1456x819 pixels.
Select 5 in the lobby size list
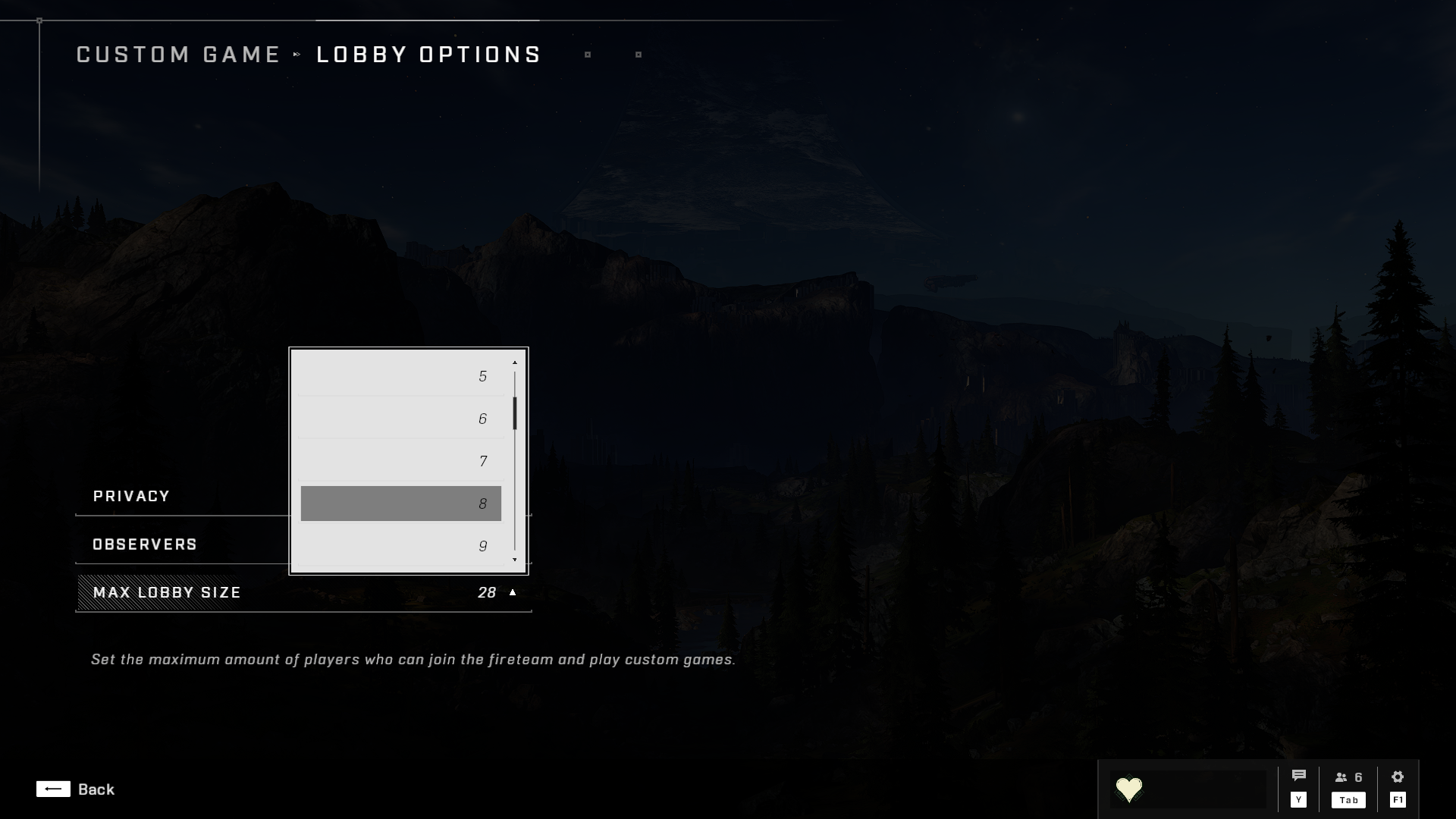(x=400, y=376)
